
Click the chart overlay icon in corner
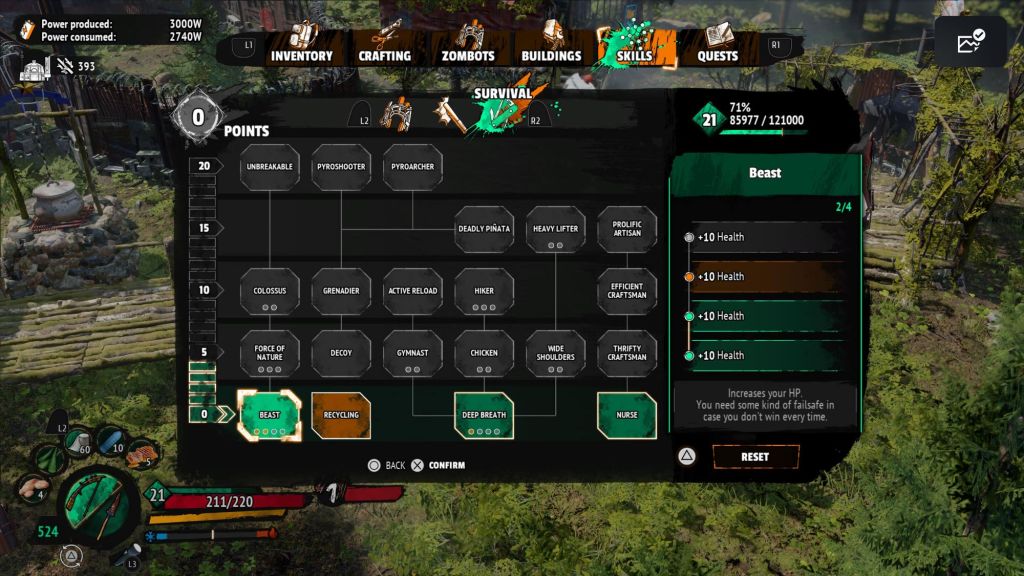click(970, 42)
